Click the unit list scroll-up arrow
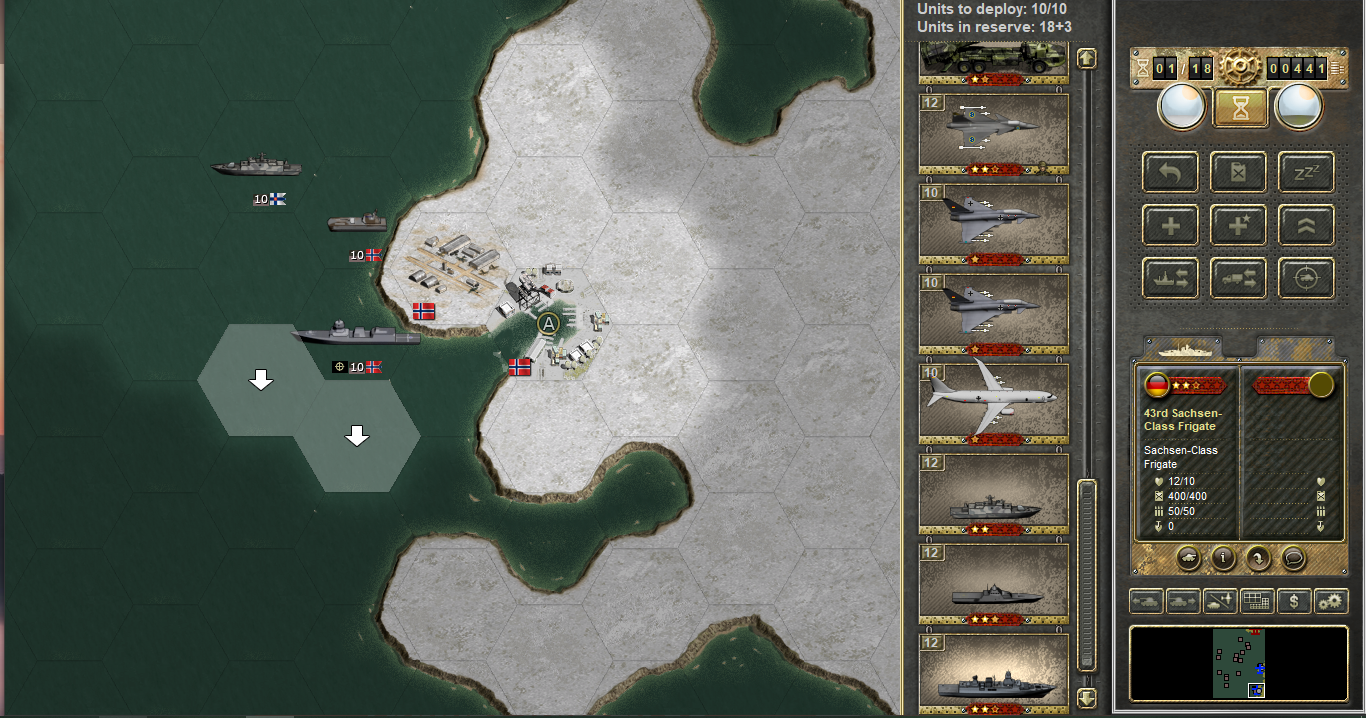The image size is (1366, 718). [x=1087, y=59]
